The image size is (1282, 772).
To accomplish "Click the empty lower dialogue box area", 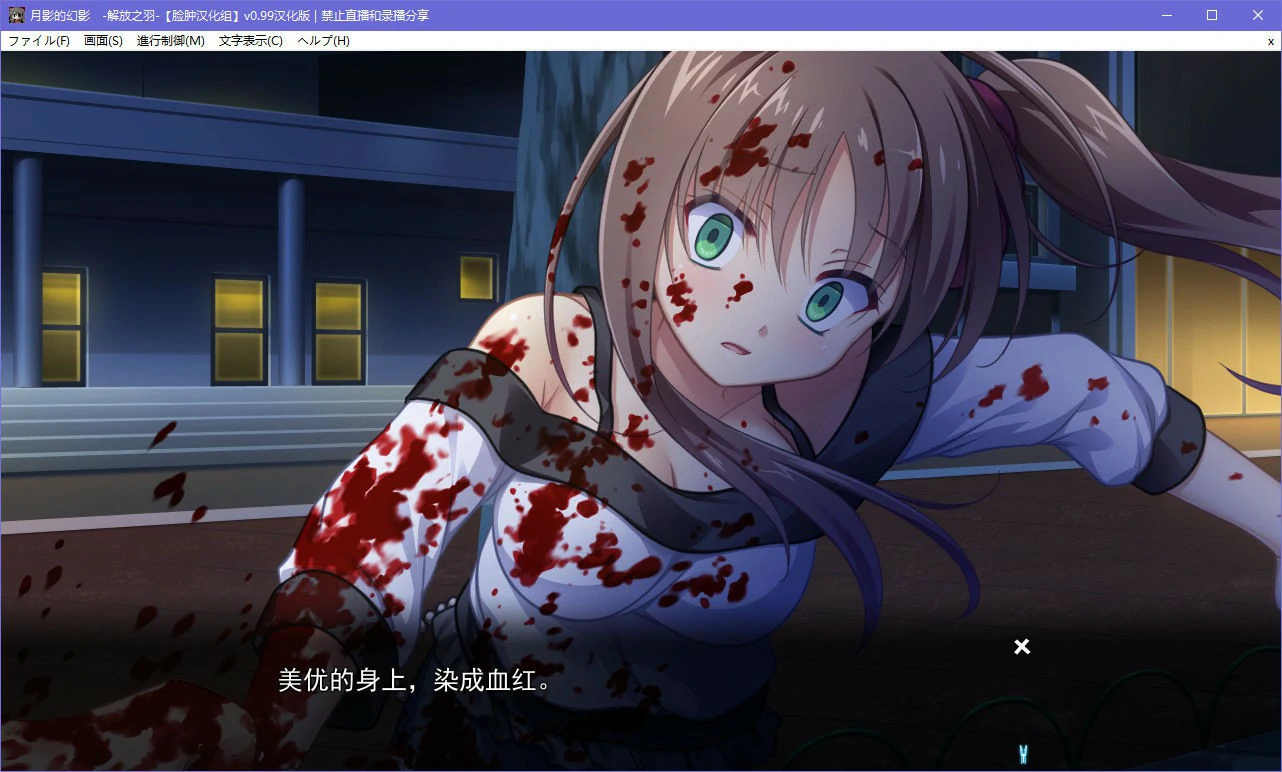I will click(x=650, y=730).
